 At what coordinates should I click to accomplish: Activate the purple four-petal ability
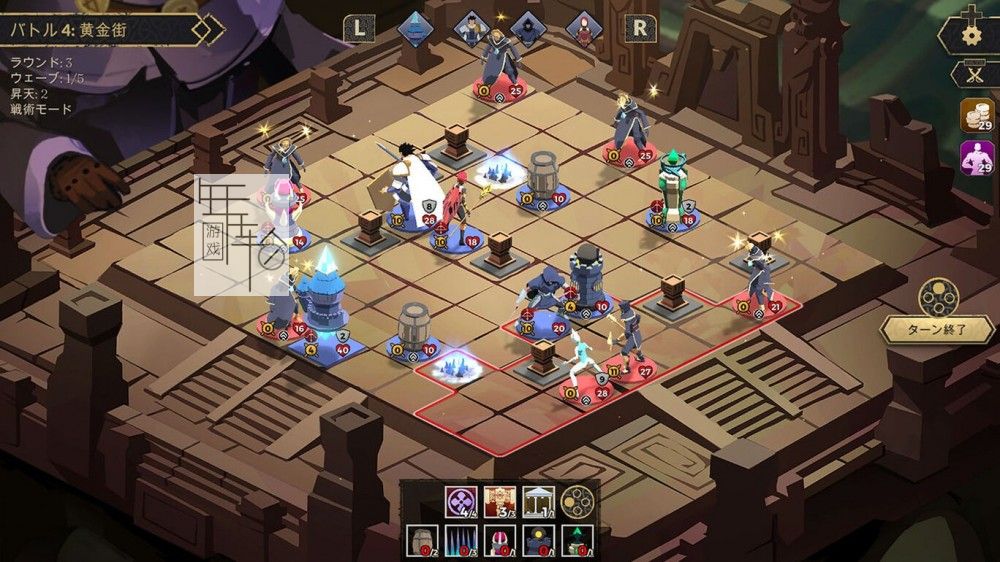coord(462,501)
